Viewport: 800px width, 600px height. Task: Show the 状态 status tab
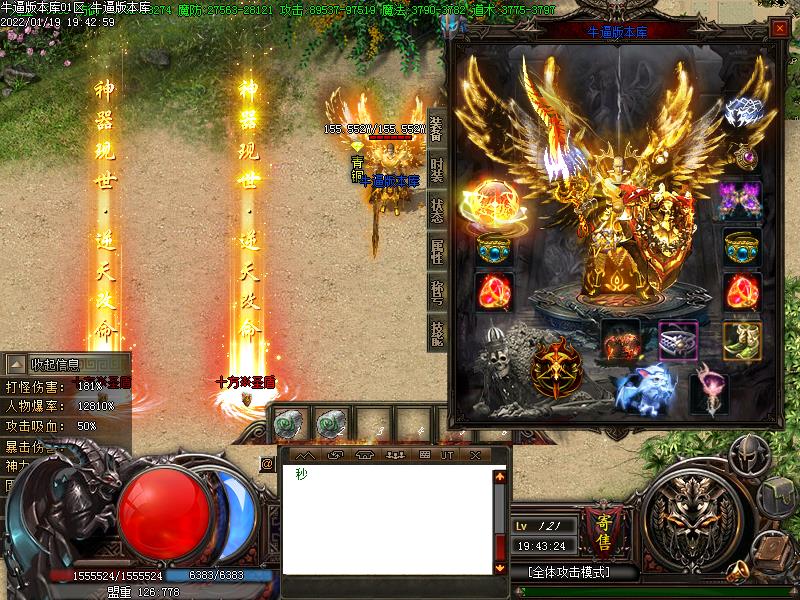pos(437,212)
